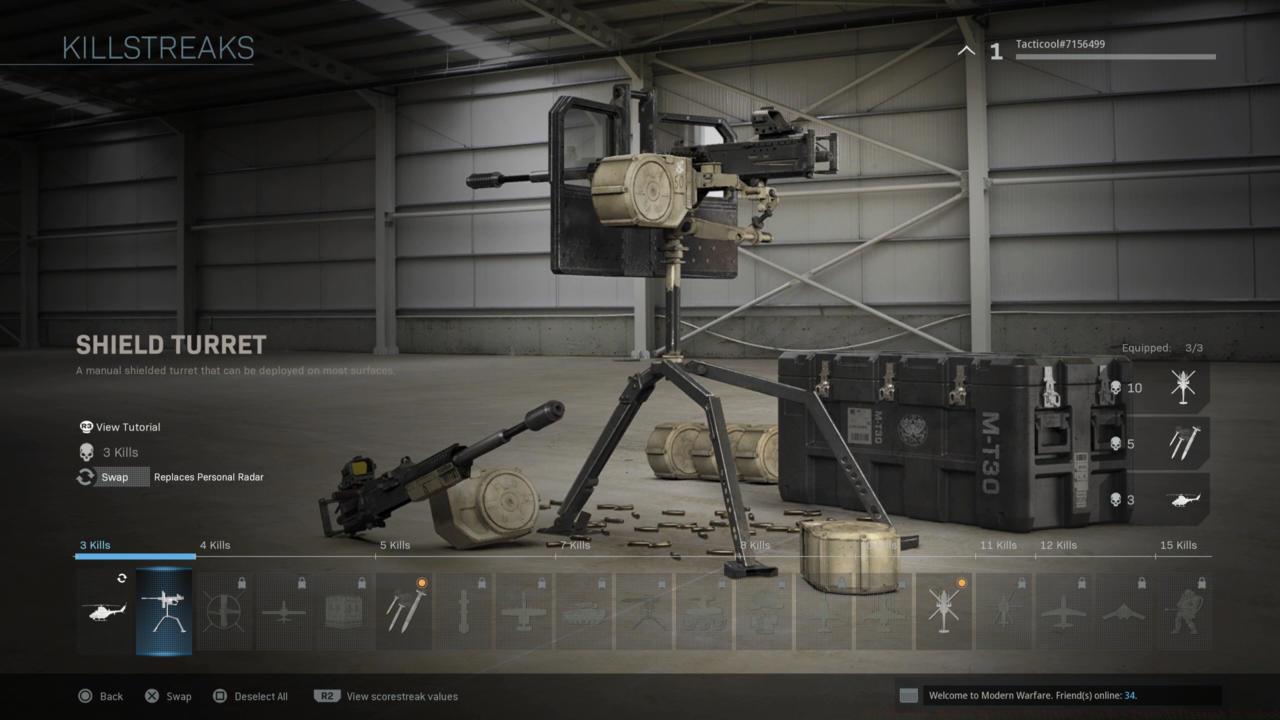Collapse the panel using the chevron near Tacticool
The width and height of the screenshot is (1280, 720).
click(x=965, y=50)
